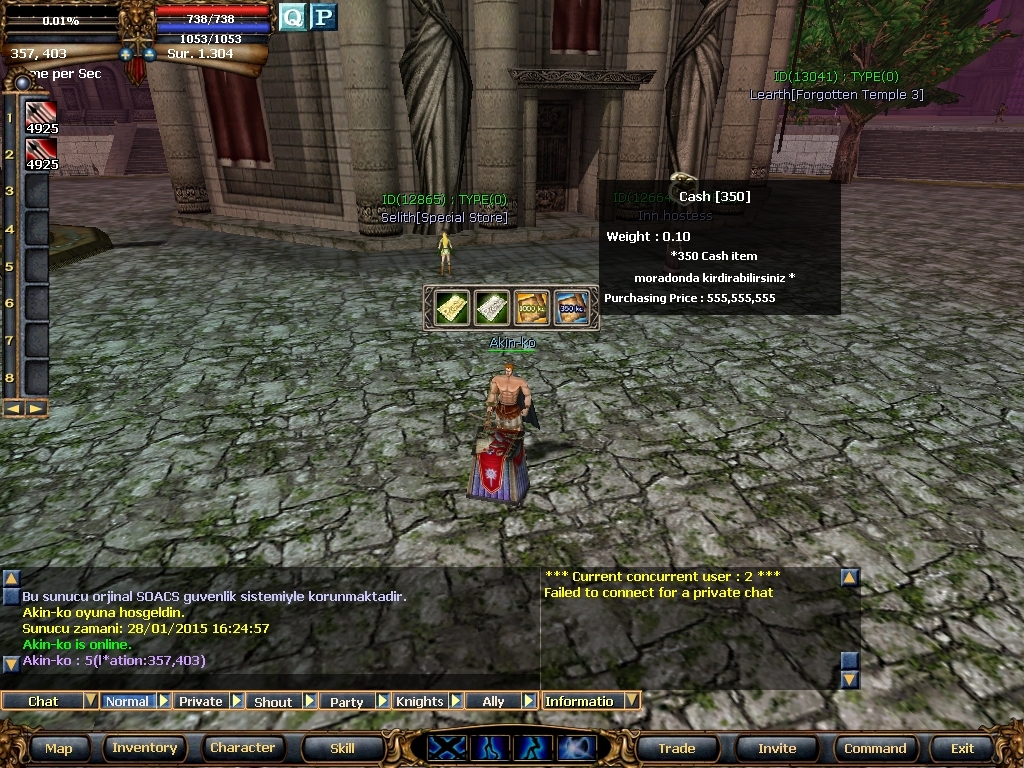Click the Q button
This screenshot has height=768, width=1024.
pos(291,17)
